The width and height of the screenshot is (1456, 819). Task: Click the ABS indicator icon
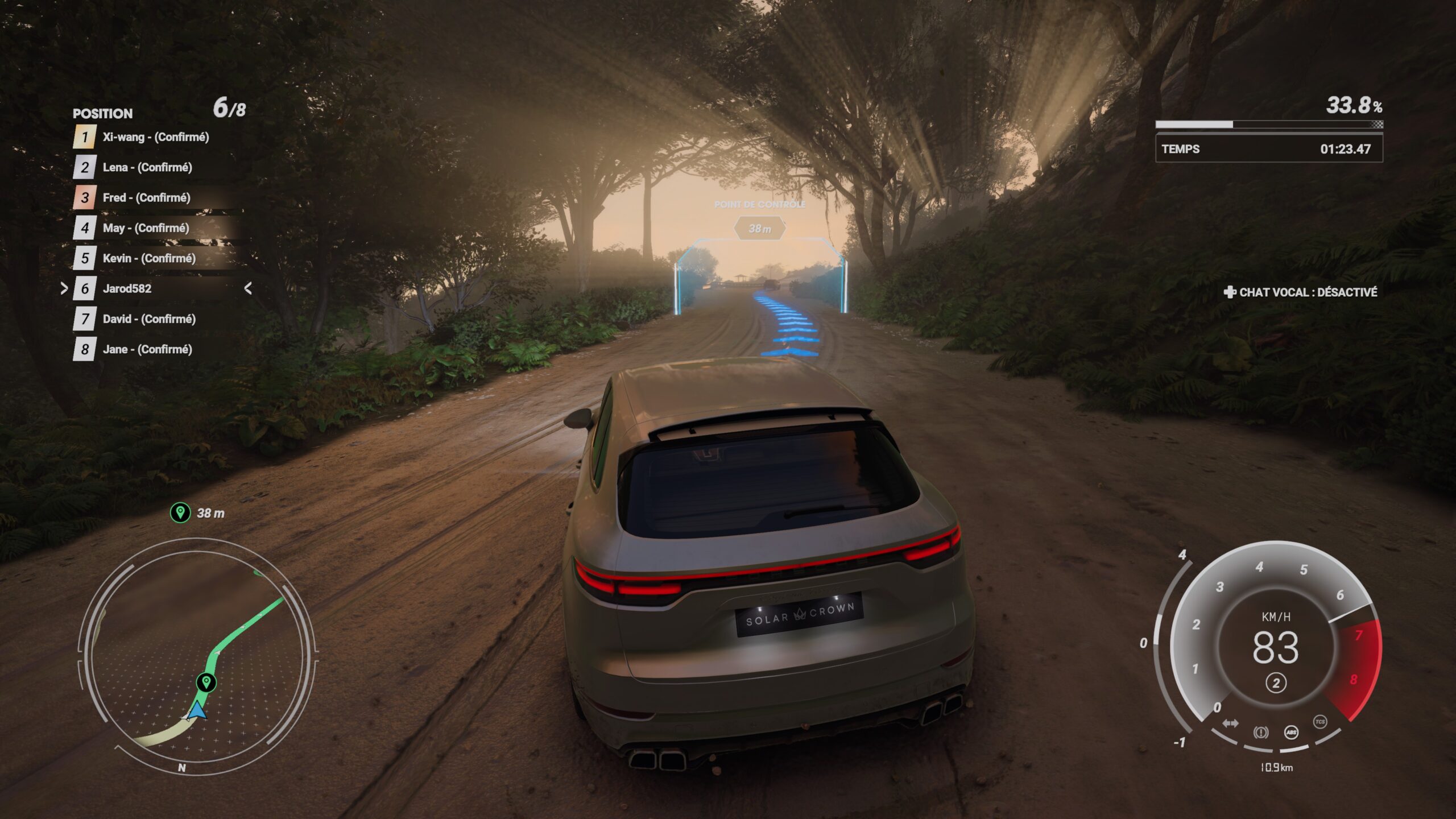coord(1291,732)
